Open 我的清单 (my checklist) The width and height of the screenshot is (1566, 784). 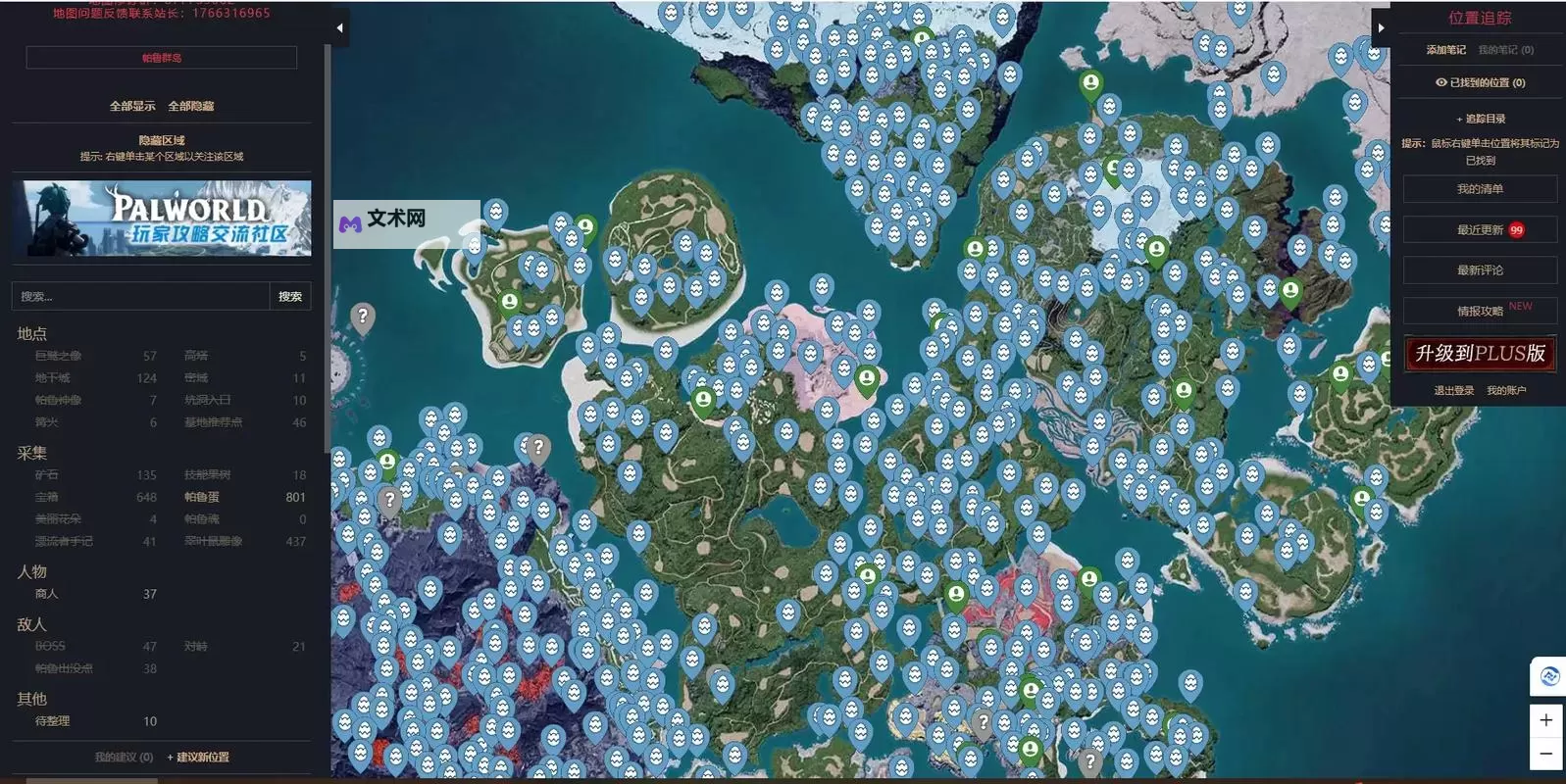coord(1480,189)
